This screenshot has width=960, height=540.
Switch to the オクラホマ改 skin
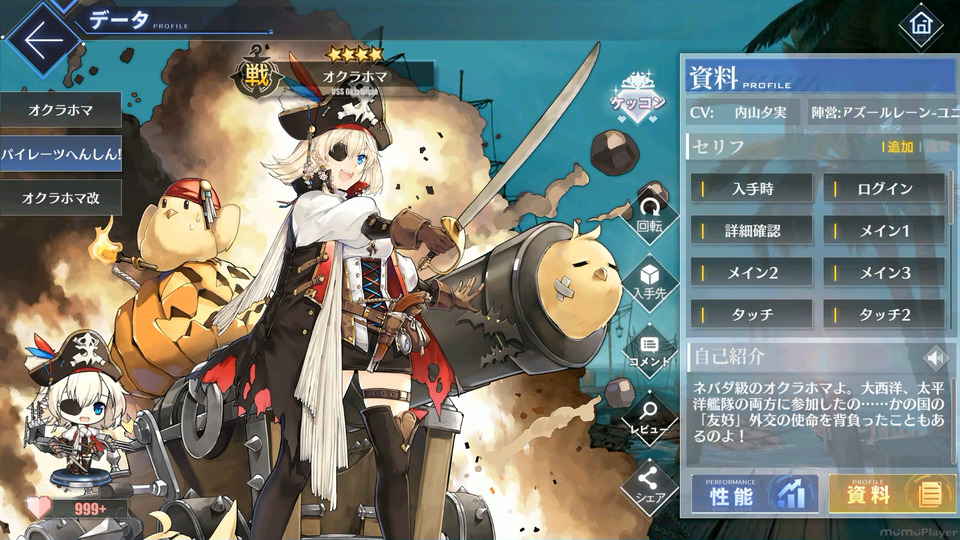(60, 198)
